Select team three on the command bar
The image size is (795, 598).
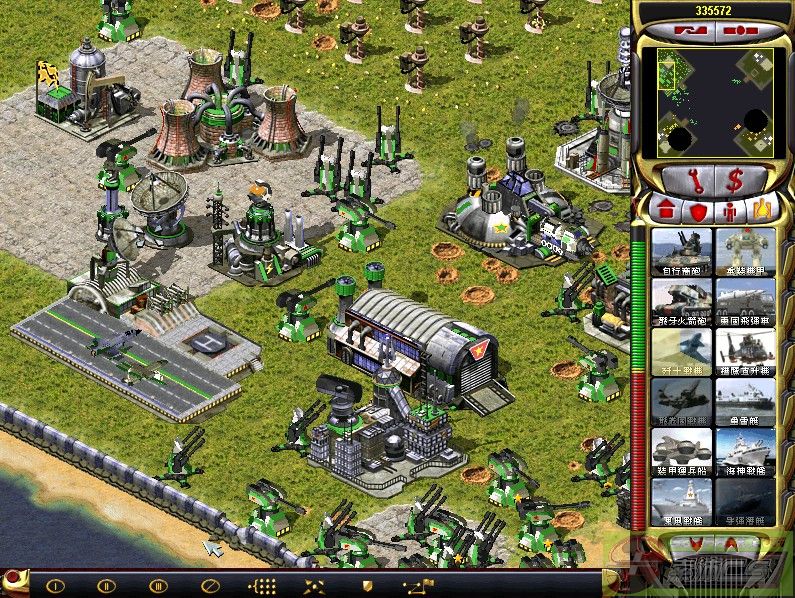pyautogui.click(x=157, y=585)
